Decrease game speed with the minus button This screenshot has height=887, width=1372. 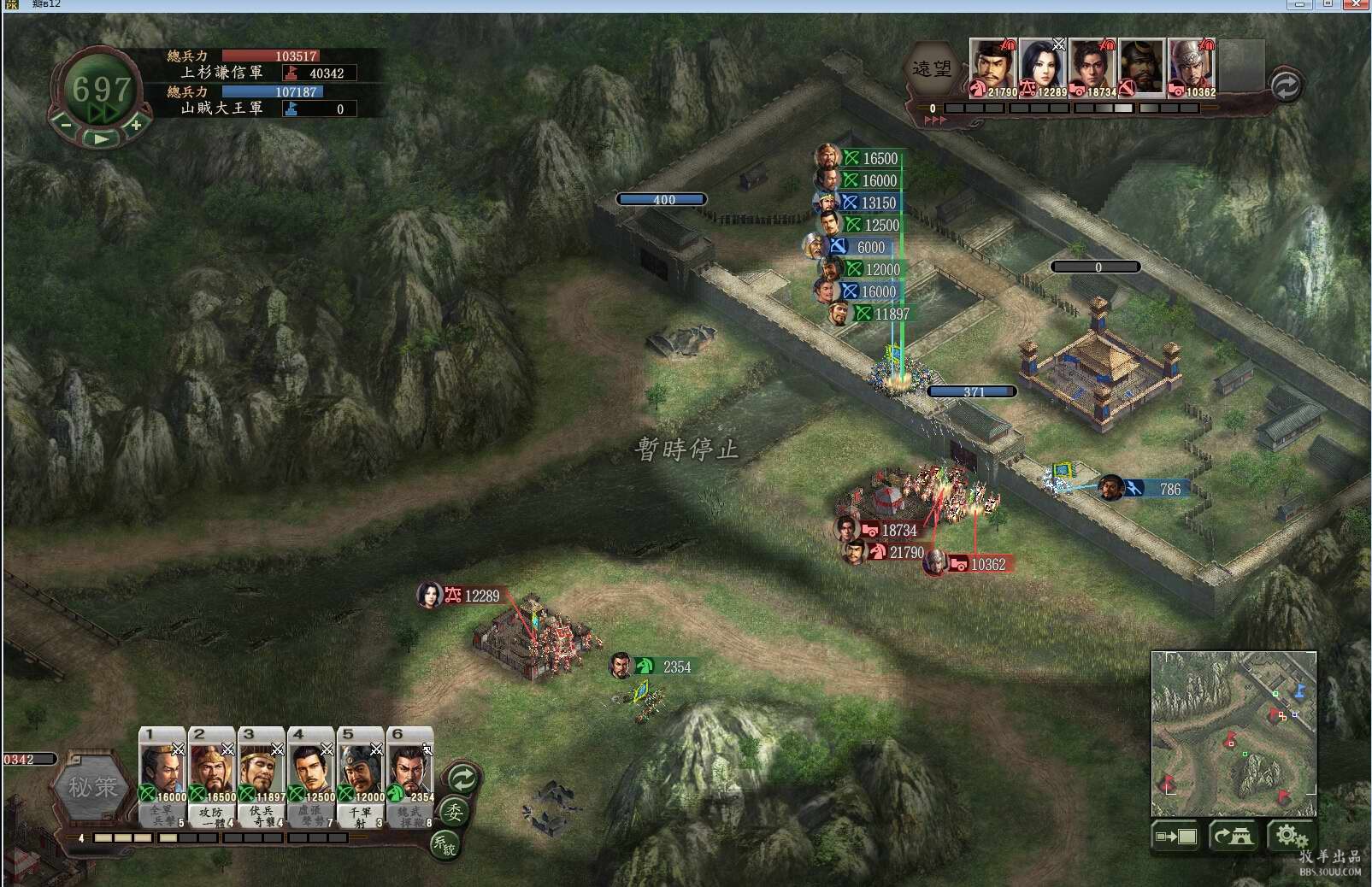(66, 125)
